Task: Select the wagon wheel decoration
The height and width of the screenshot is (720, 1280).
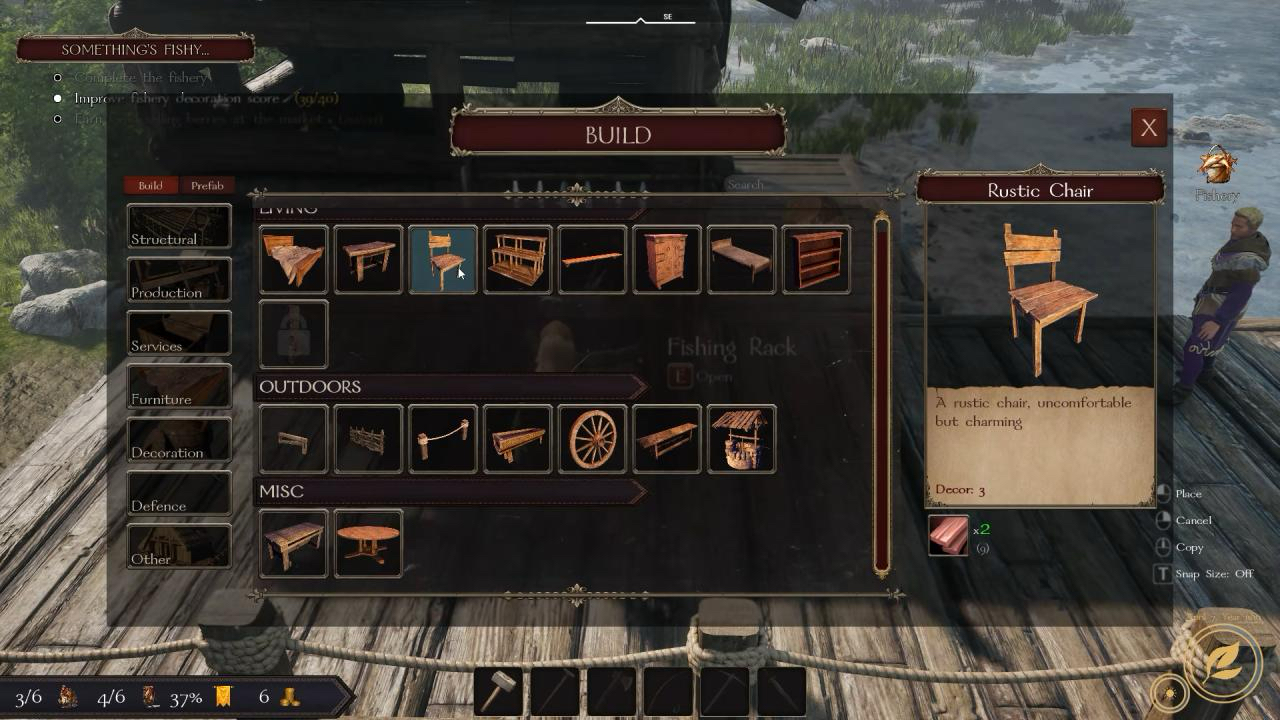Action: point(592,439)
